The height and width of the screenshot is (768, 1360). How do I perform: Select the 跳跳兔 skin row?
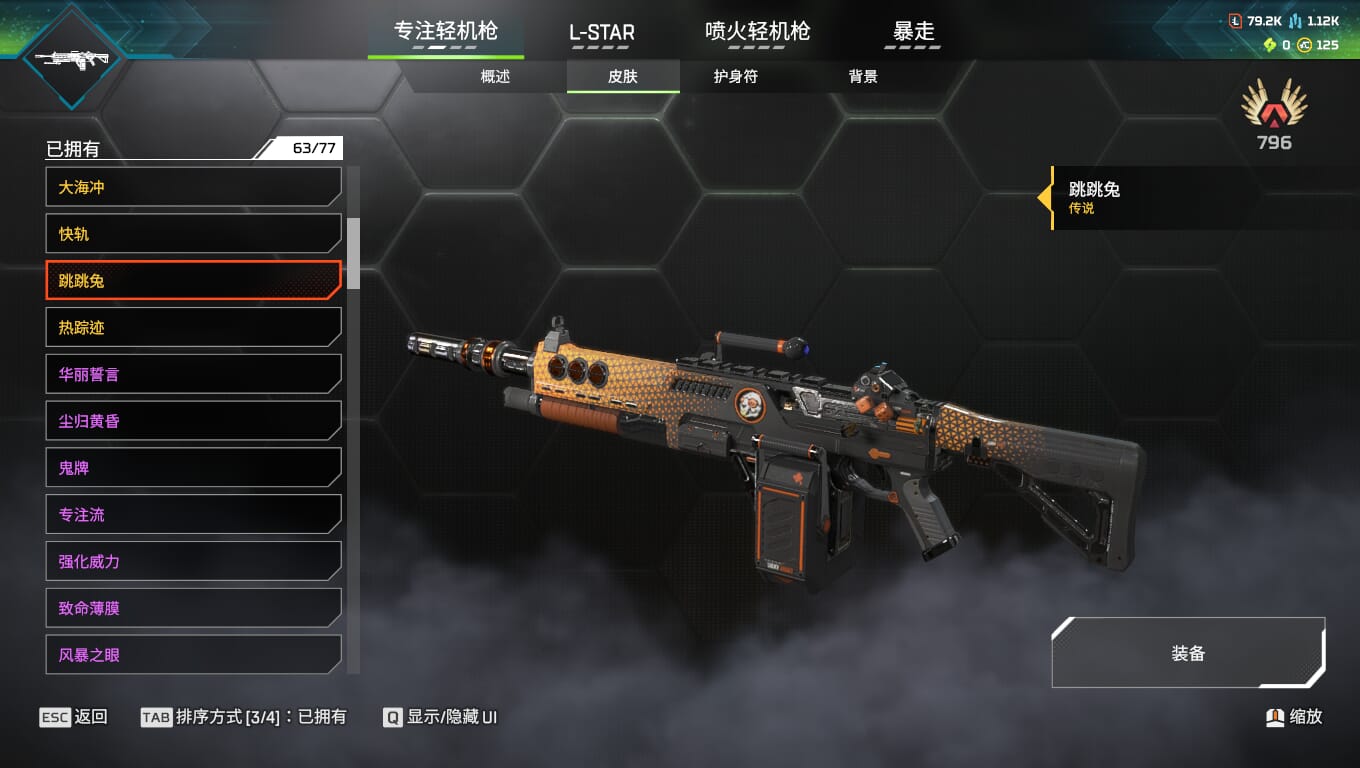pos(193,281)
